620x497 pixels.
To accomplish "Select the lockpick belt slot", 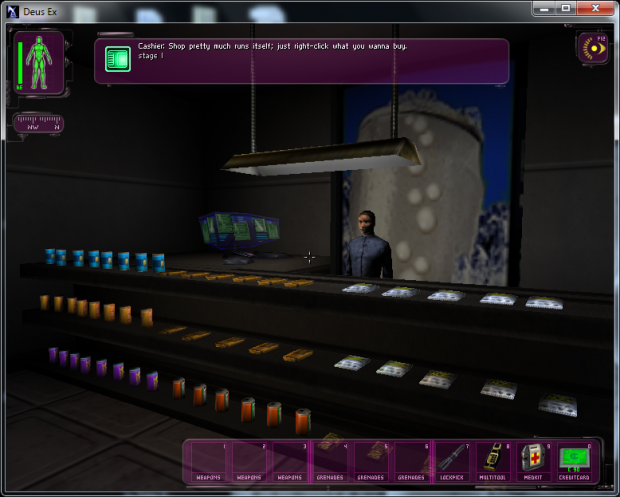I will [453, 461].
